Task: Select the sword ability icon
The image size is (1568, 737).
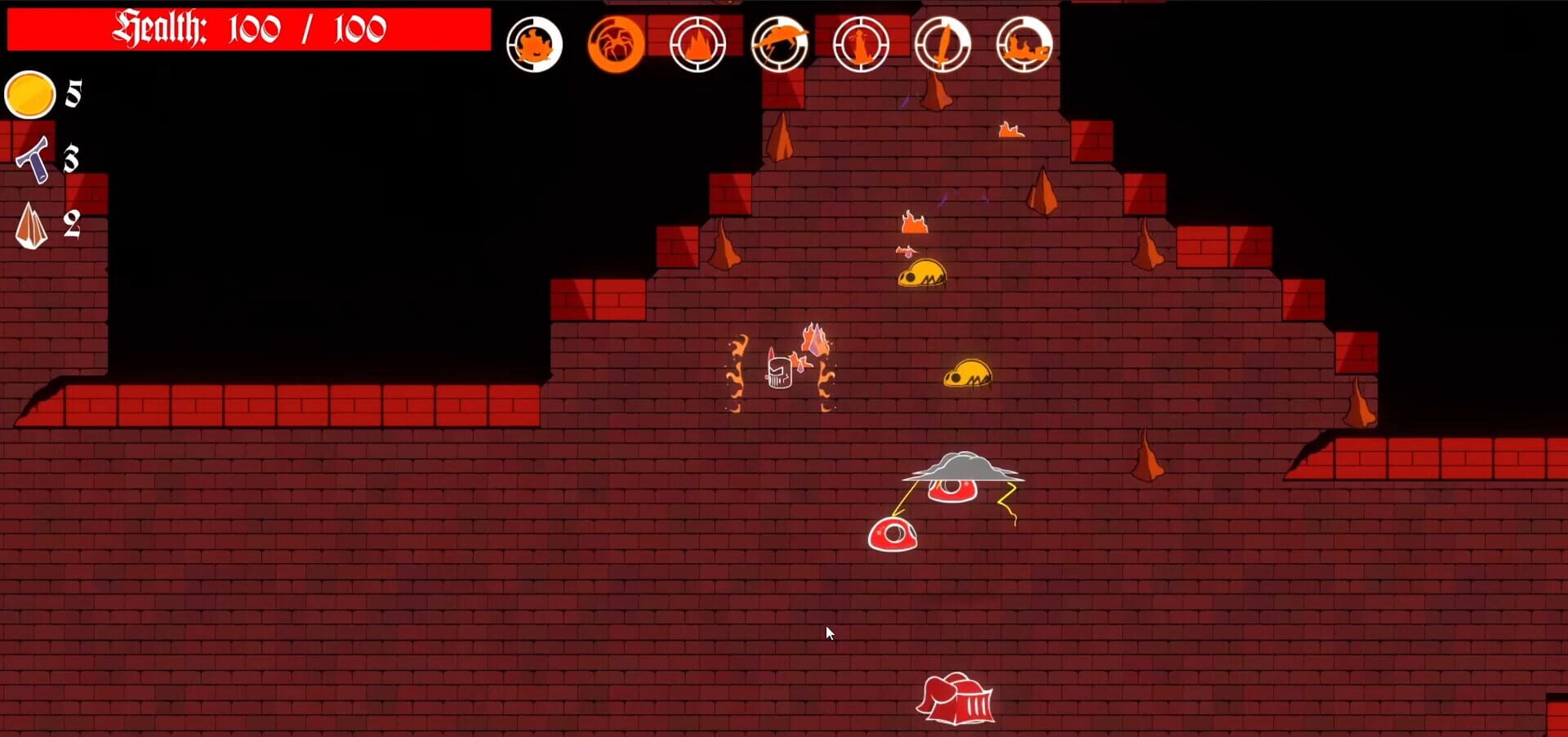Action: point(942,42)
